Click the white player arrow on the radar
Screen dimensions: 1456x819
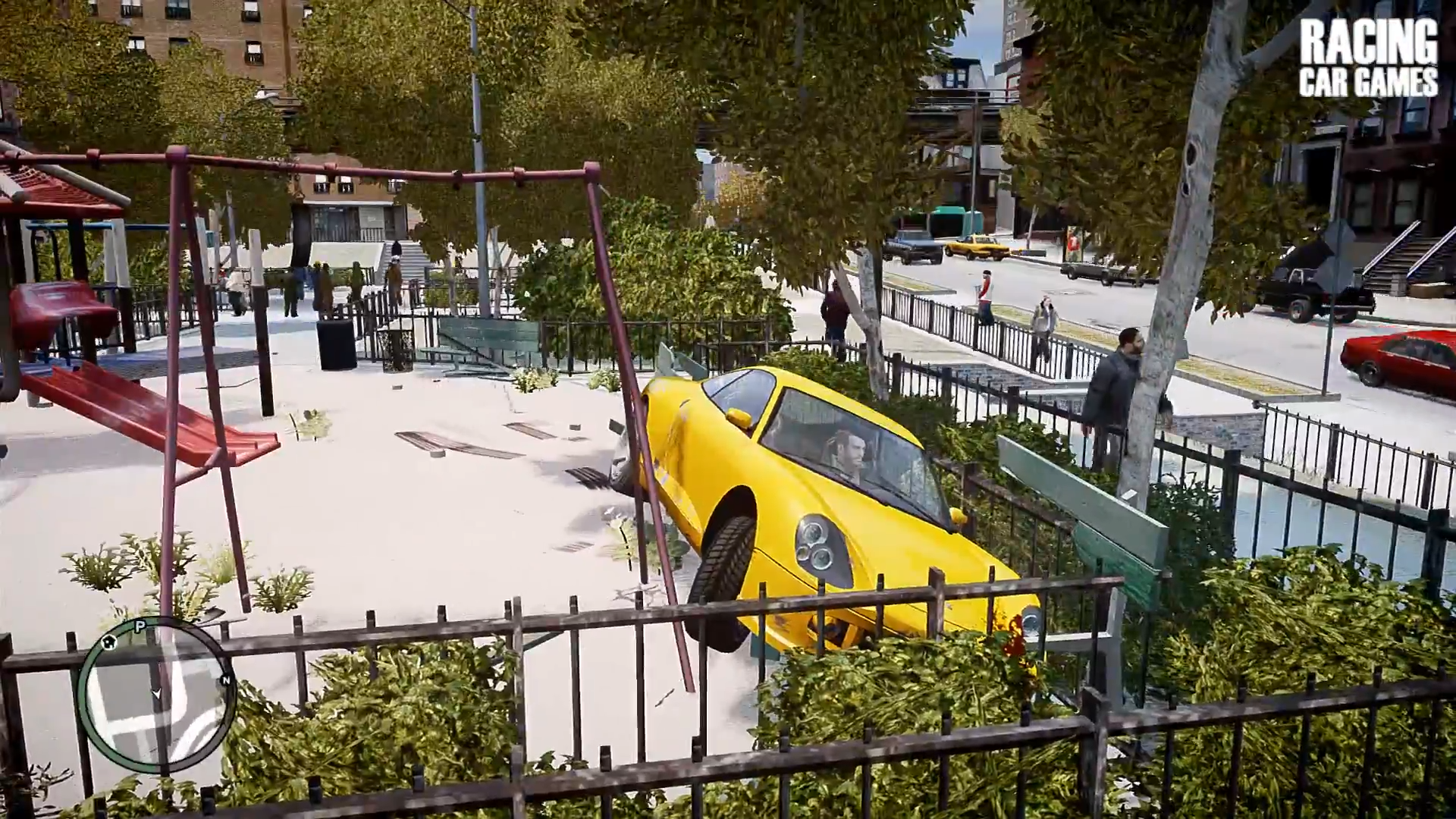tap(158, 694)
